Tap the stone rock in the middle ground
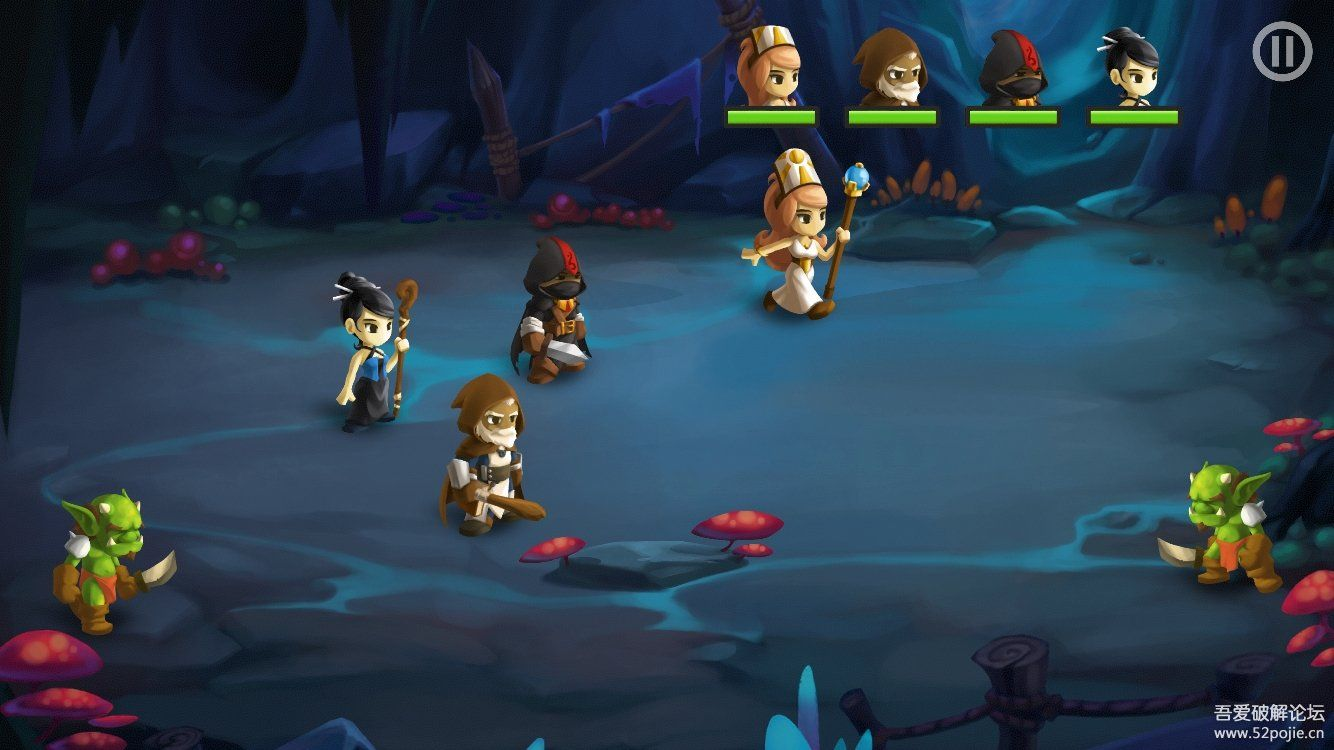1334x750 pixels. click(652, 558)
